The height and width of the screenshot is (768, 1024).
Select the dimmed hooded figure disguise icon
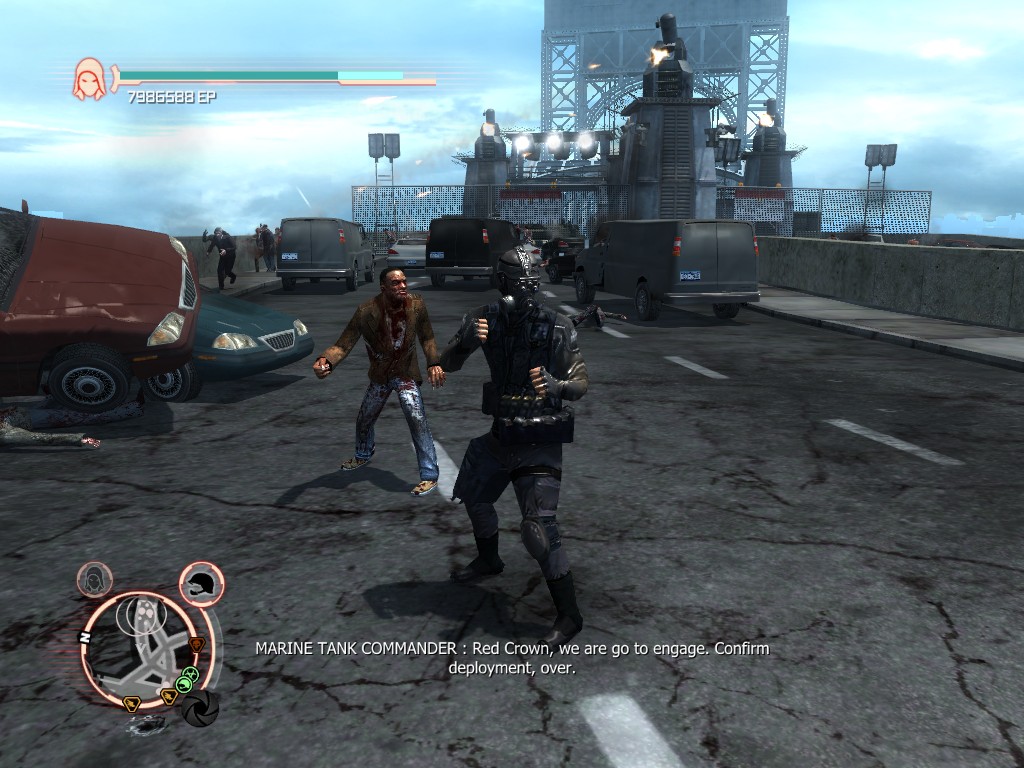(95, 579)
